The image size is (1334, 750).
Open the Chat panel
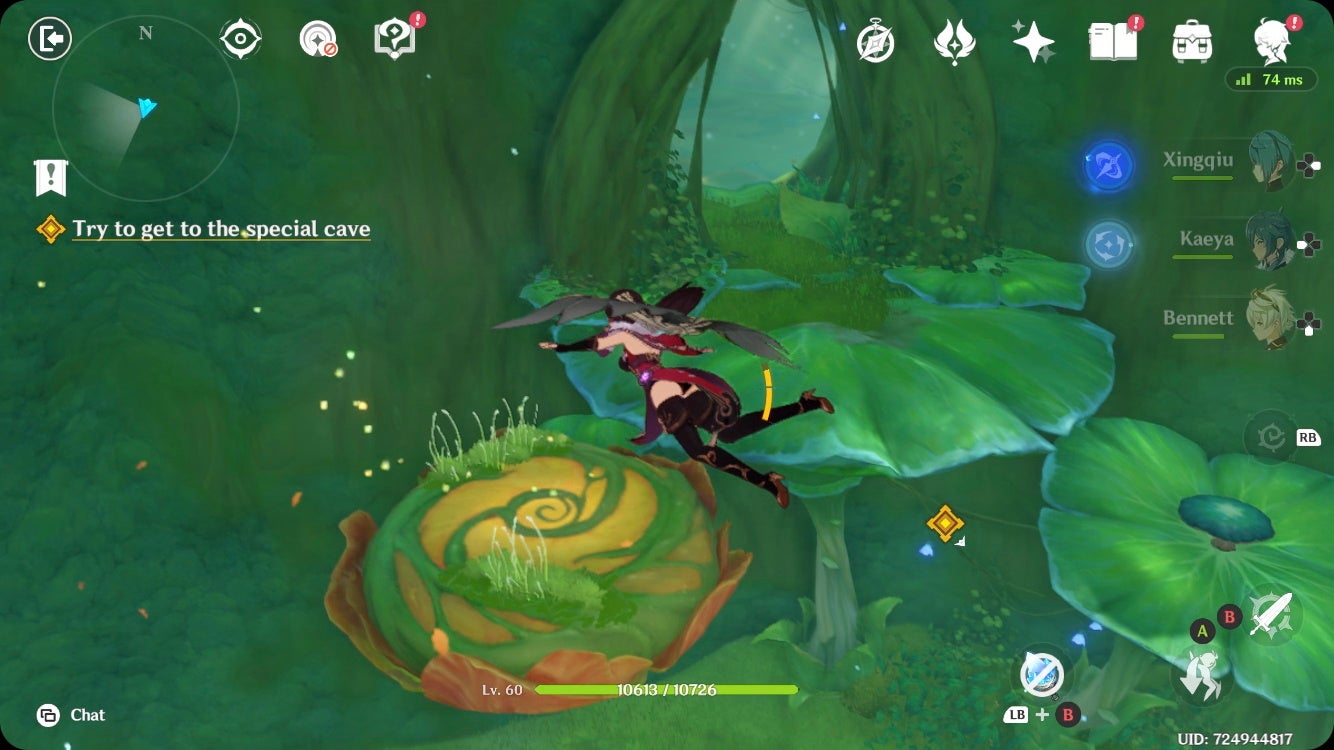[69, 715]
